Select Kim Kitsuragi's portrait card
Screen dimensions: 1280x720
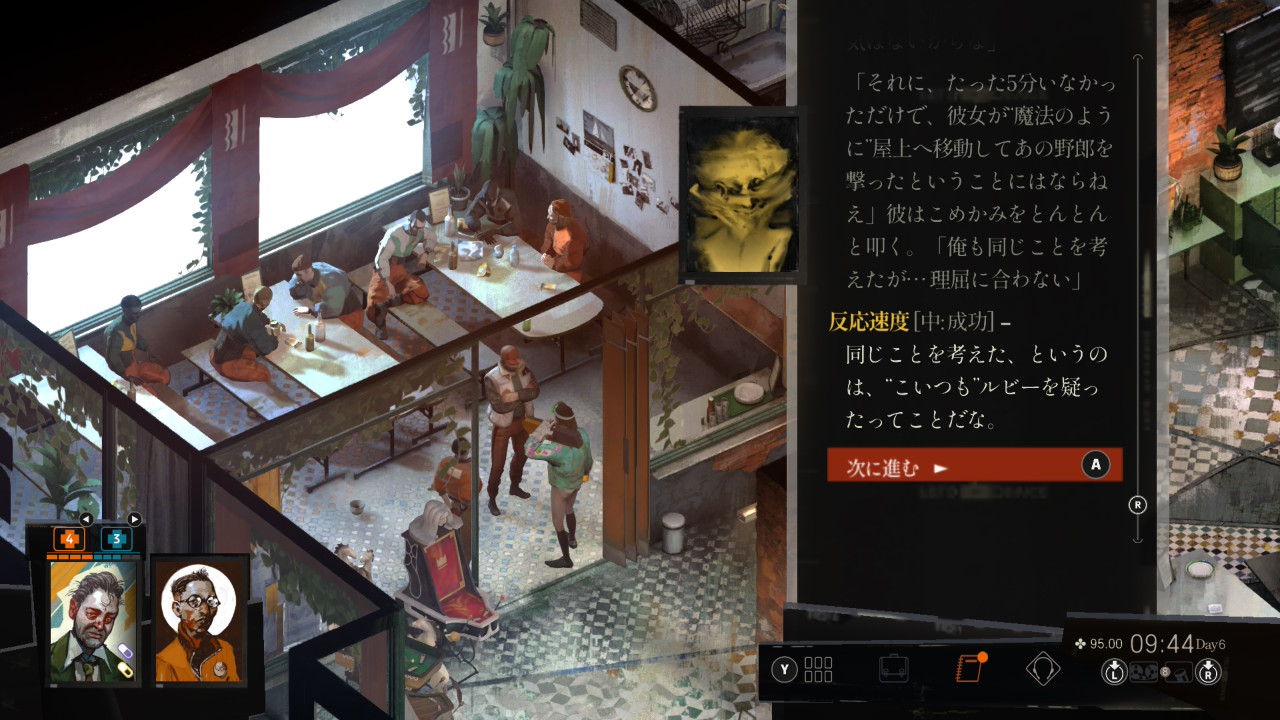pyautogui.click(x=200, y=620)
